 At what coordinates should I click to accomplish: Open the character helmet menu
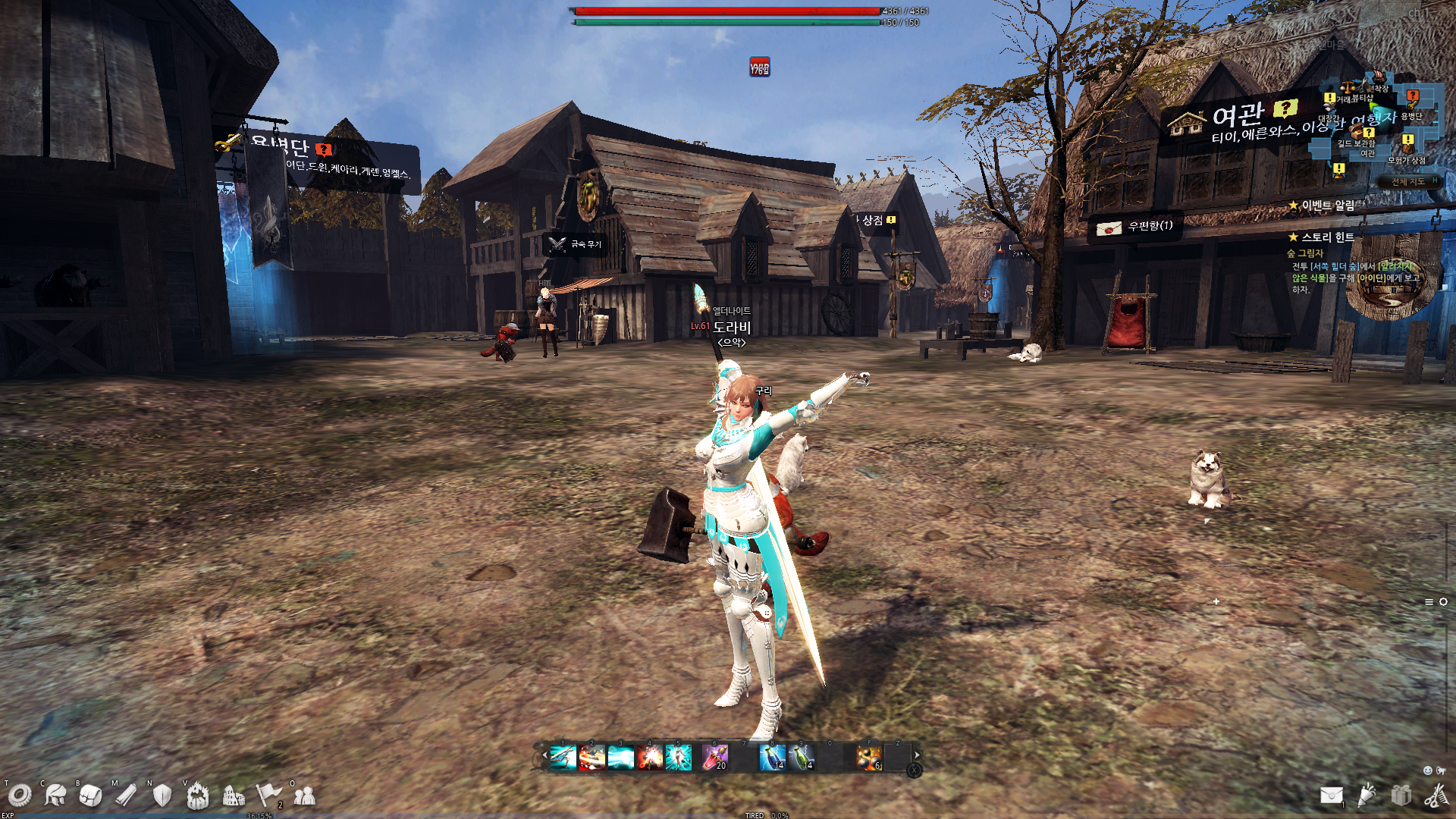point(55,795)
